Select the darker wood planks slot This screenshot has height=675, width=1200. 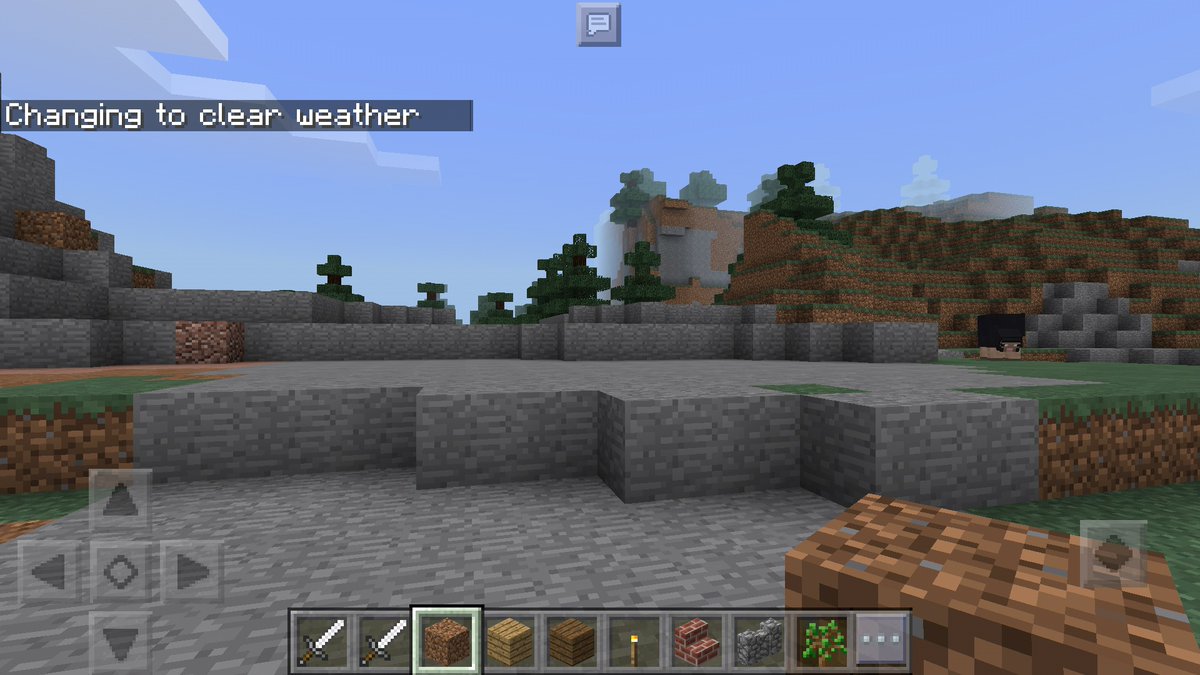pos(571,641)
